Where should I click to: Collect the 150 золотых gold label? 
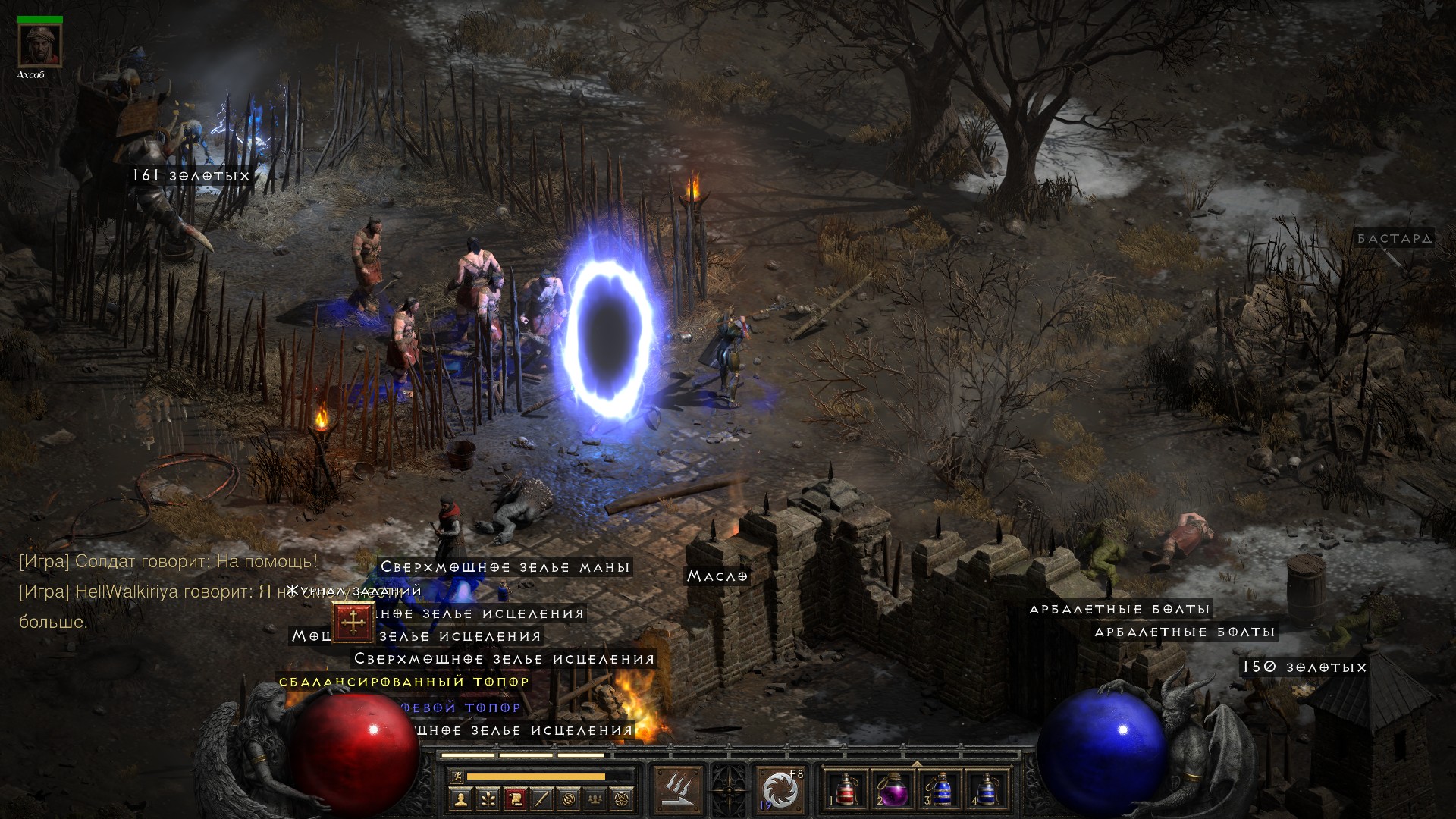(1304, 667)
